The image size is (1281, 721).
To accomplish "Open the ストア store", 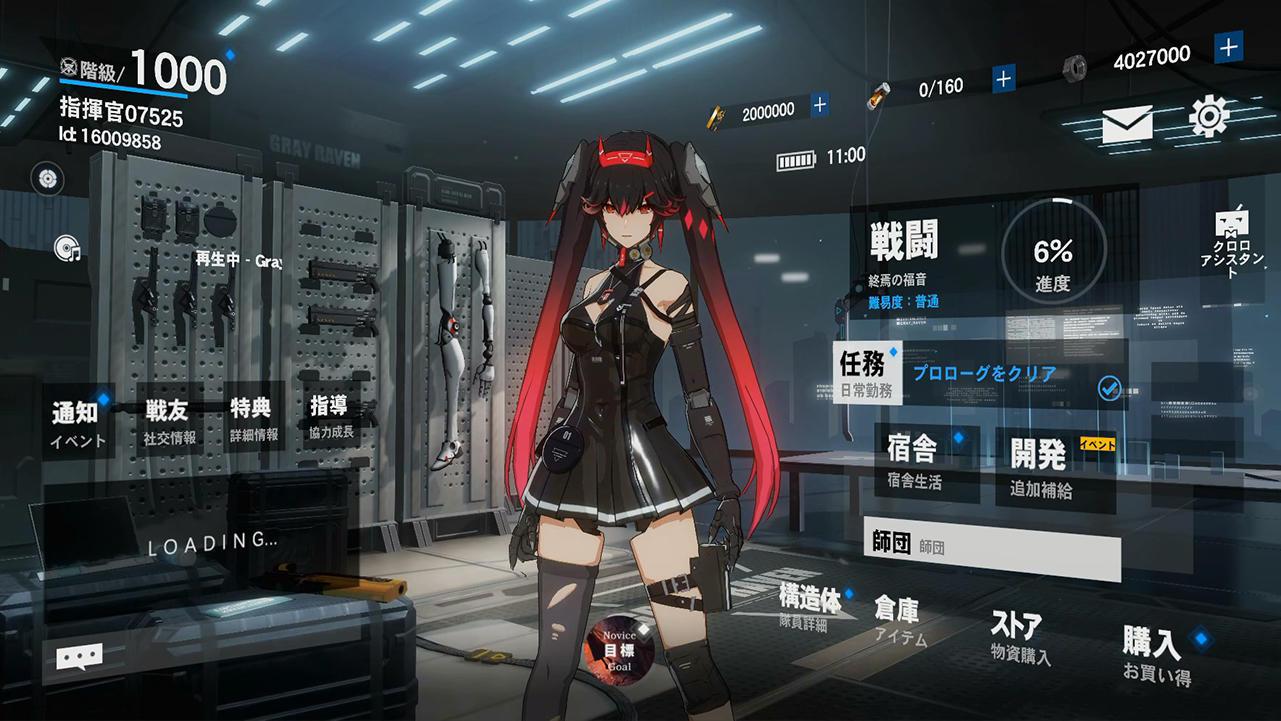I will click(x=1020, y=630).
